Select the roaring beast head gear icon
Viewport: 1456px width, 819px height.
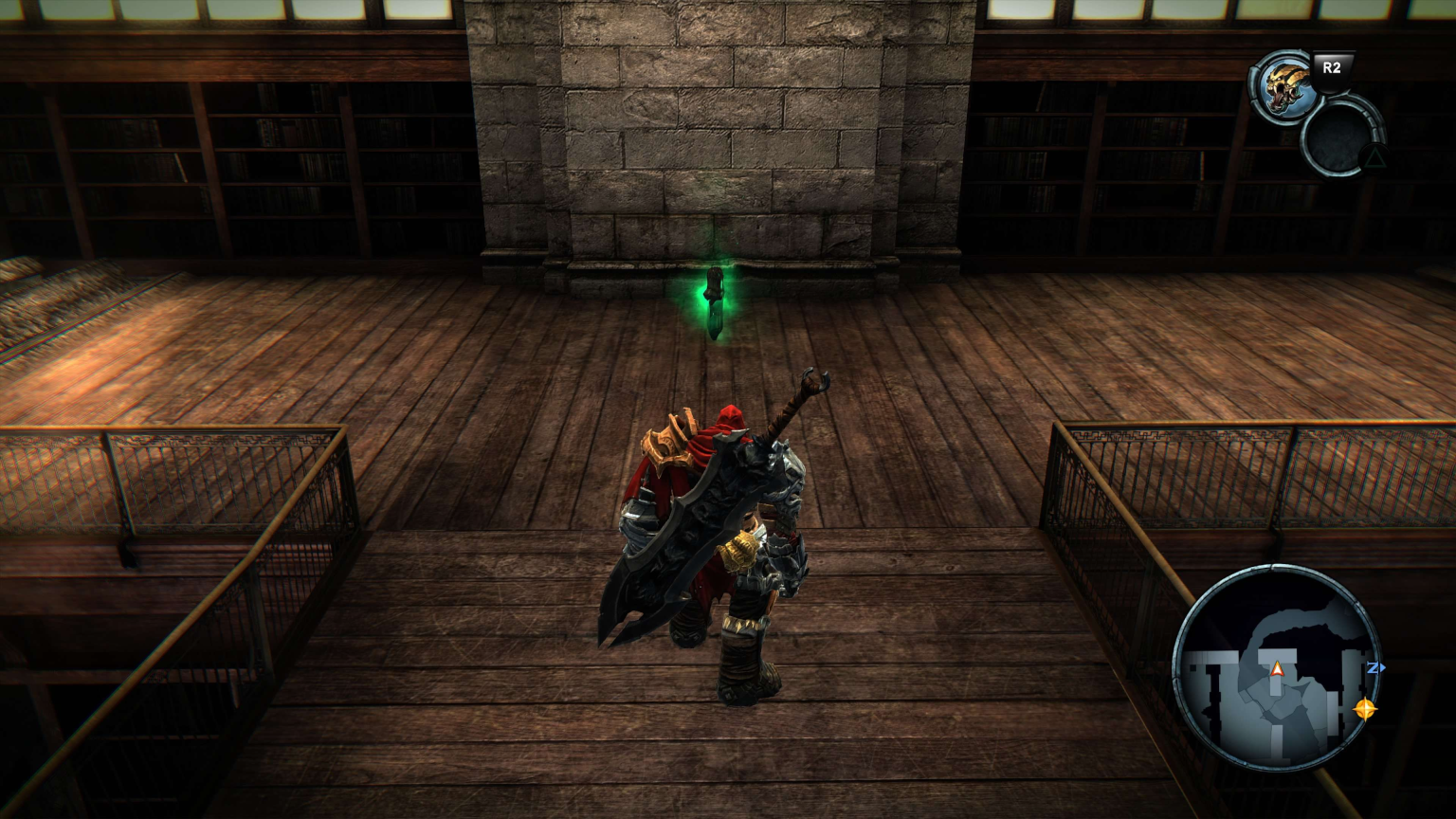[x=1283, y=86]
